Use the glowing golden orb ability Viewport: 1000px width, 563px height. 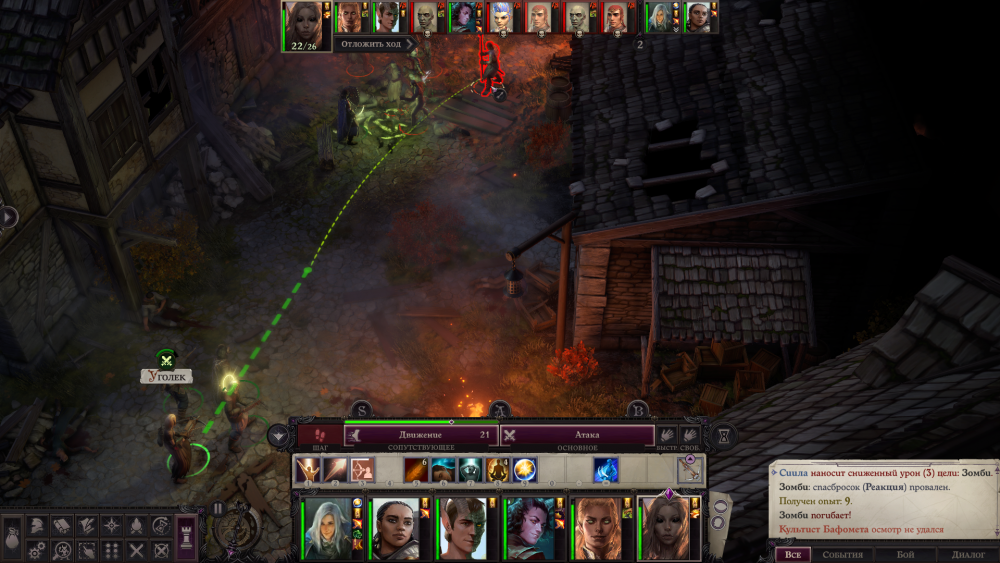pos(525,470)
